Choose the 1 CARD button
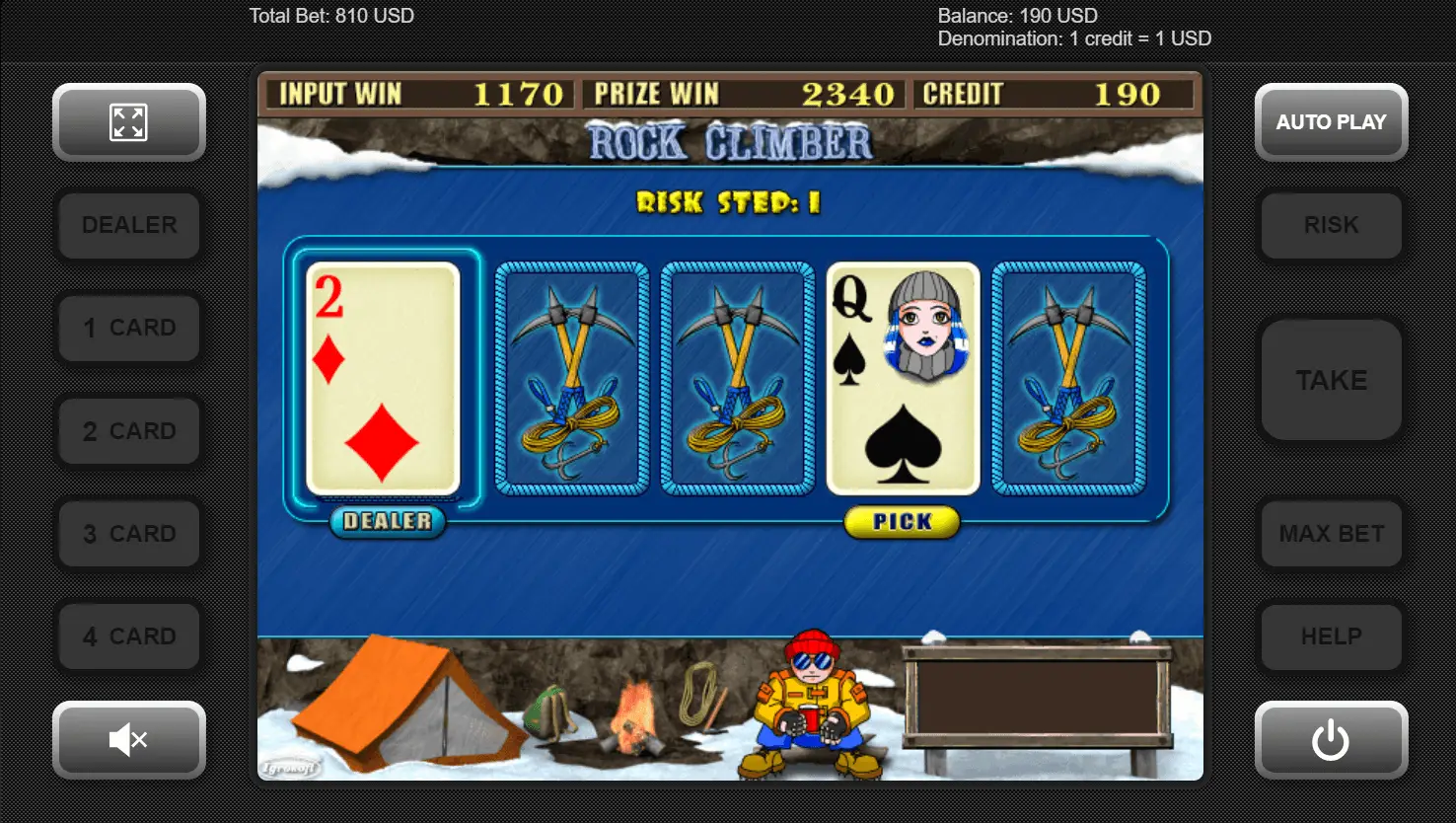 [129, 328]
